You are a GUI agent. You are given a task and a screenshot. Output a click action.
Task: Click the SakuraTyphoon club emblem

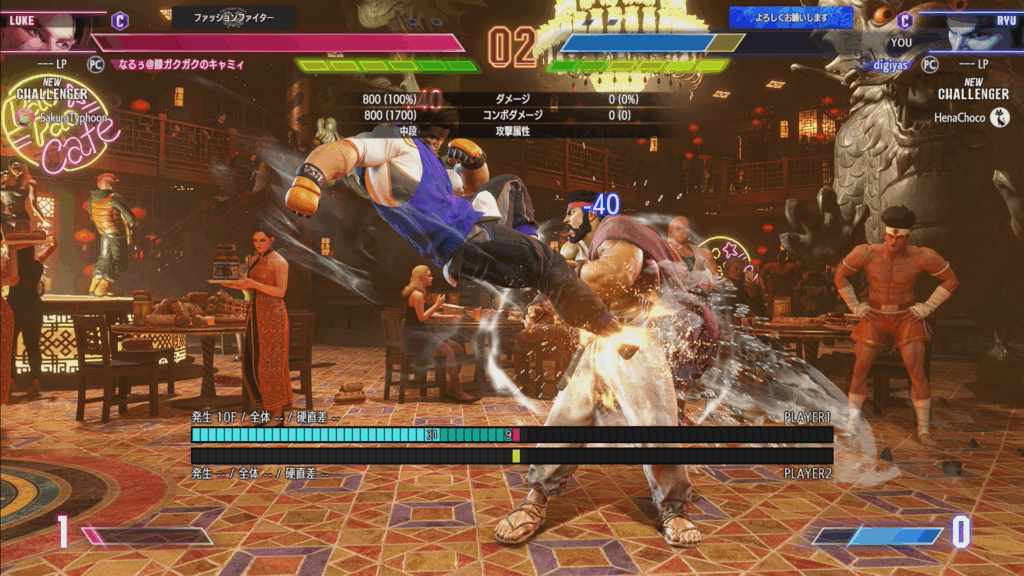[x=26, y=117]
